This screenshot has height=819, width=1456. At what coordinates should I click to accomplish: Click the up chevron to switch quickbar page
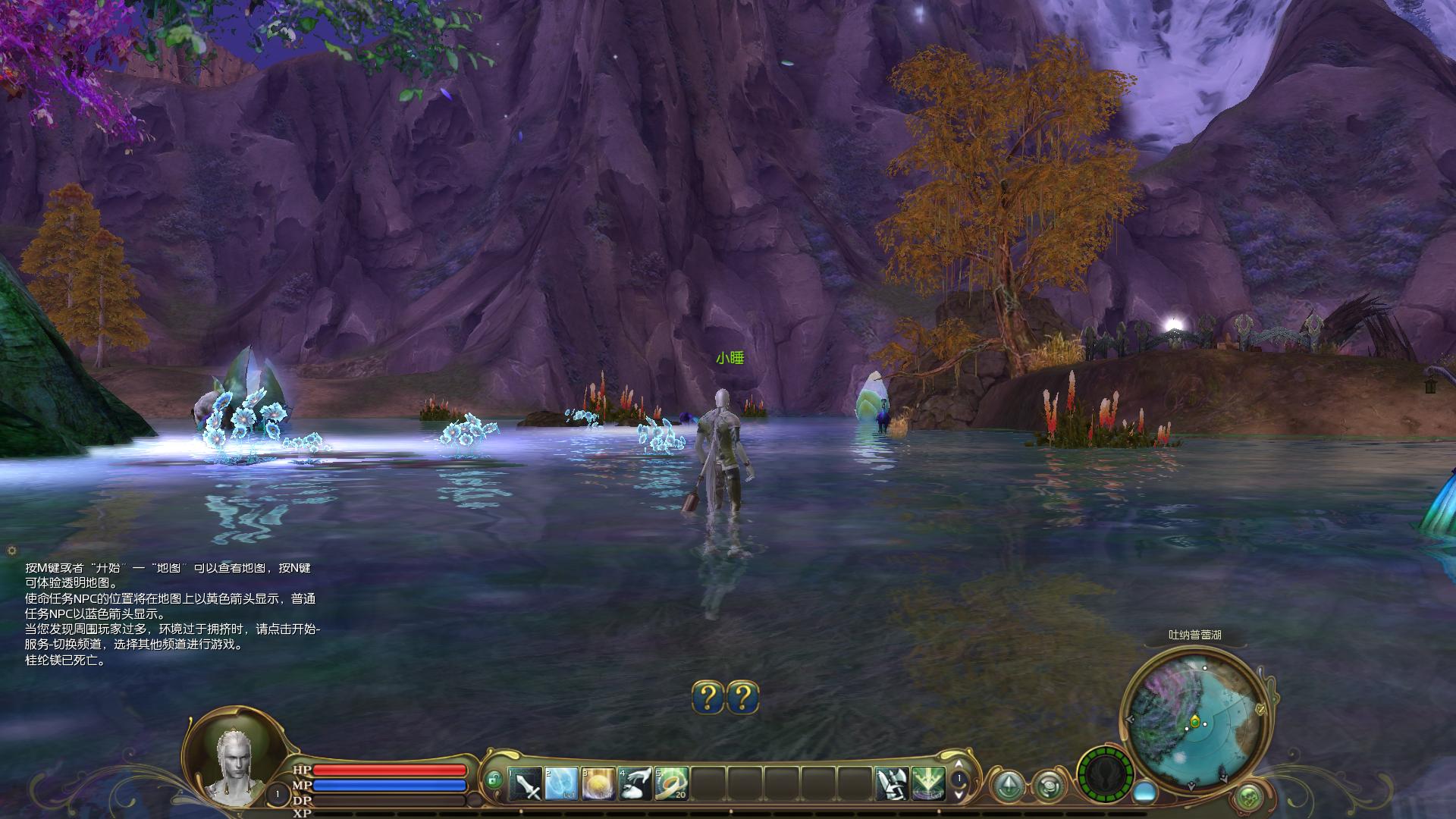pyautogui.click(x=959, y=764)
